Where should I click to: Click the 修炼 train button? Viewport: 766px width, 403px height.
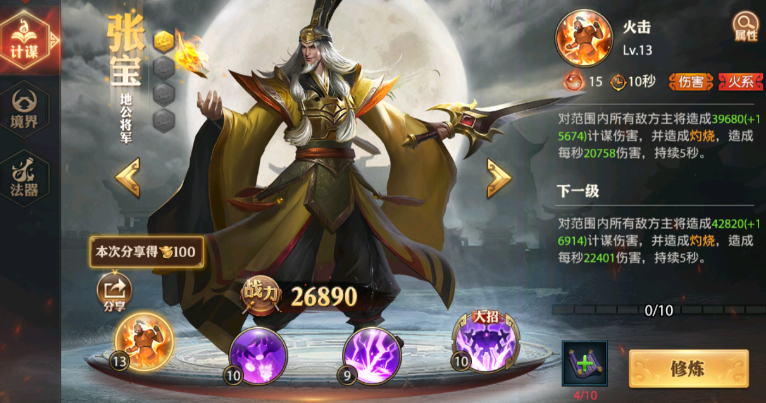[689, 368]
